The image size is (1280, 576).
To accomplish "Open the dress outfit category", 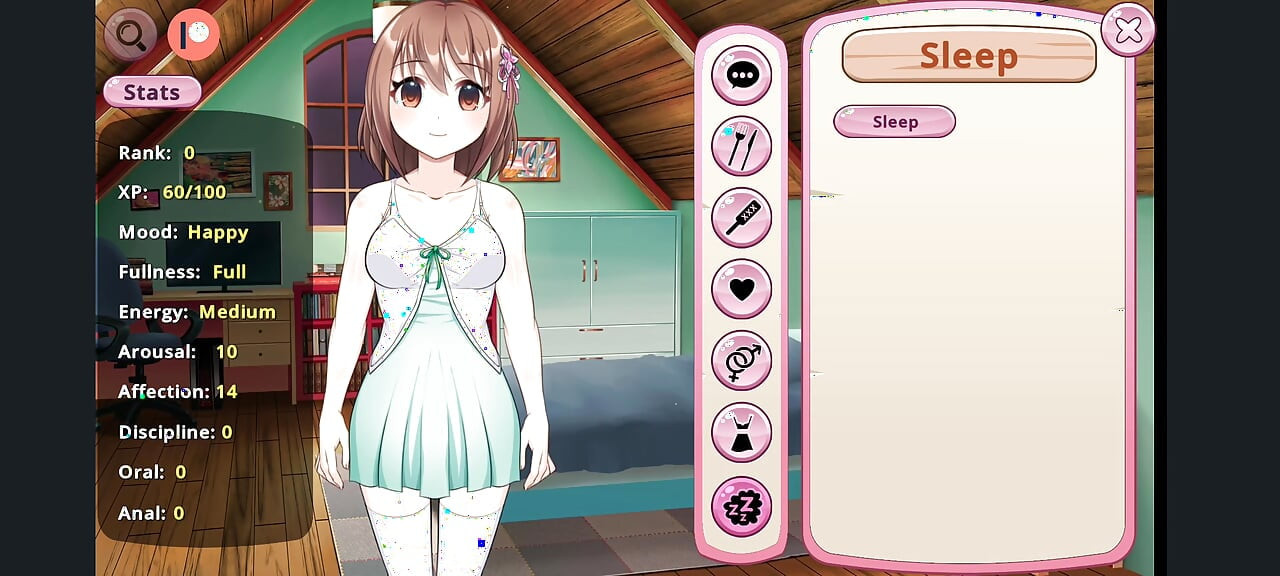I will [741, 433].
